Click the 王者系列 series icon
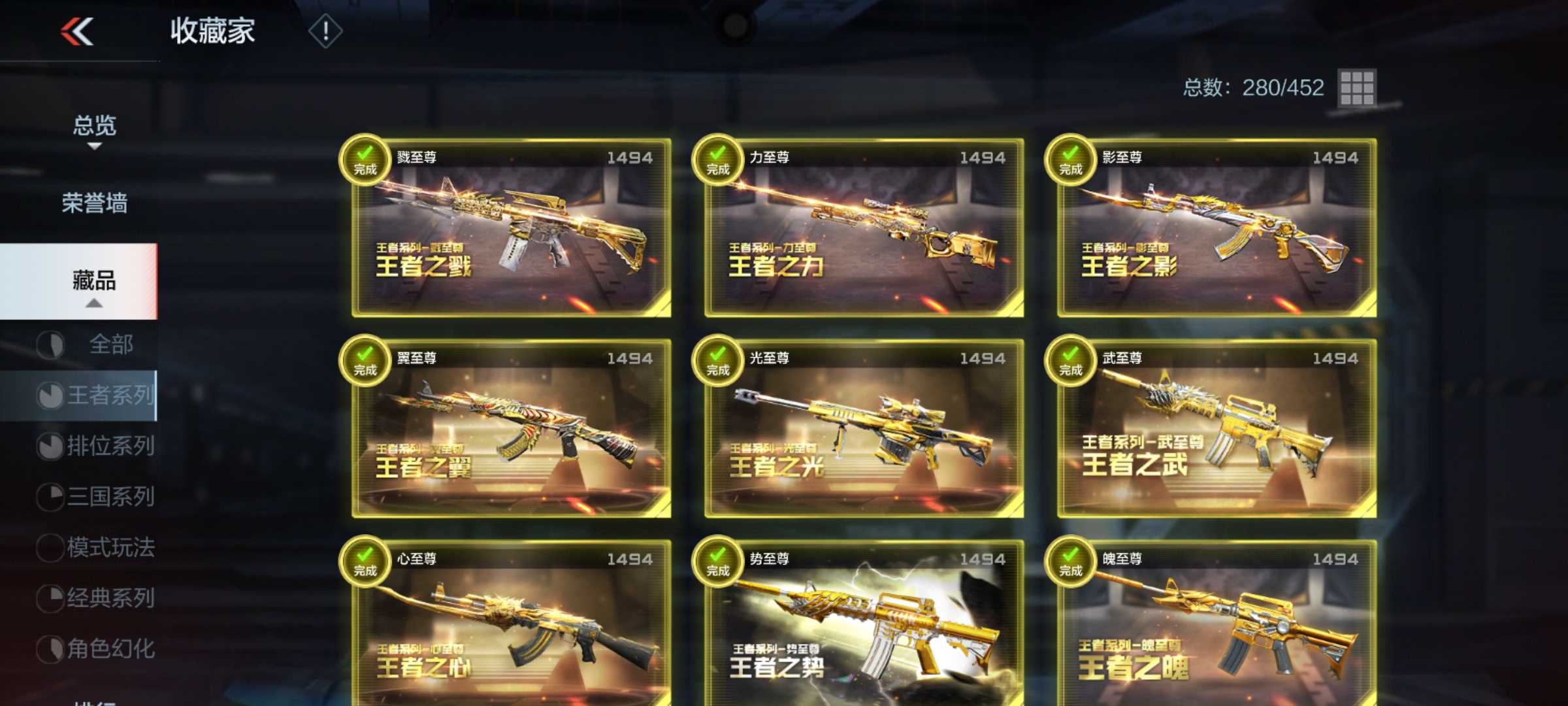The width and height of the screenshot is (1568, 706). pos(51,395)
